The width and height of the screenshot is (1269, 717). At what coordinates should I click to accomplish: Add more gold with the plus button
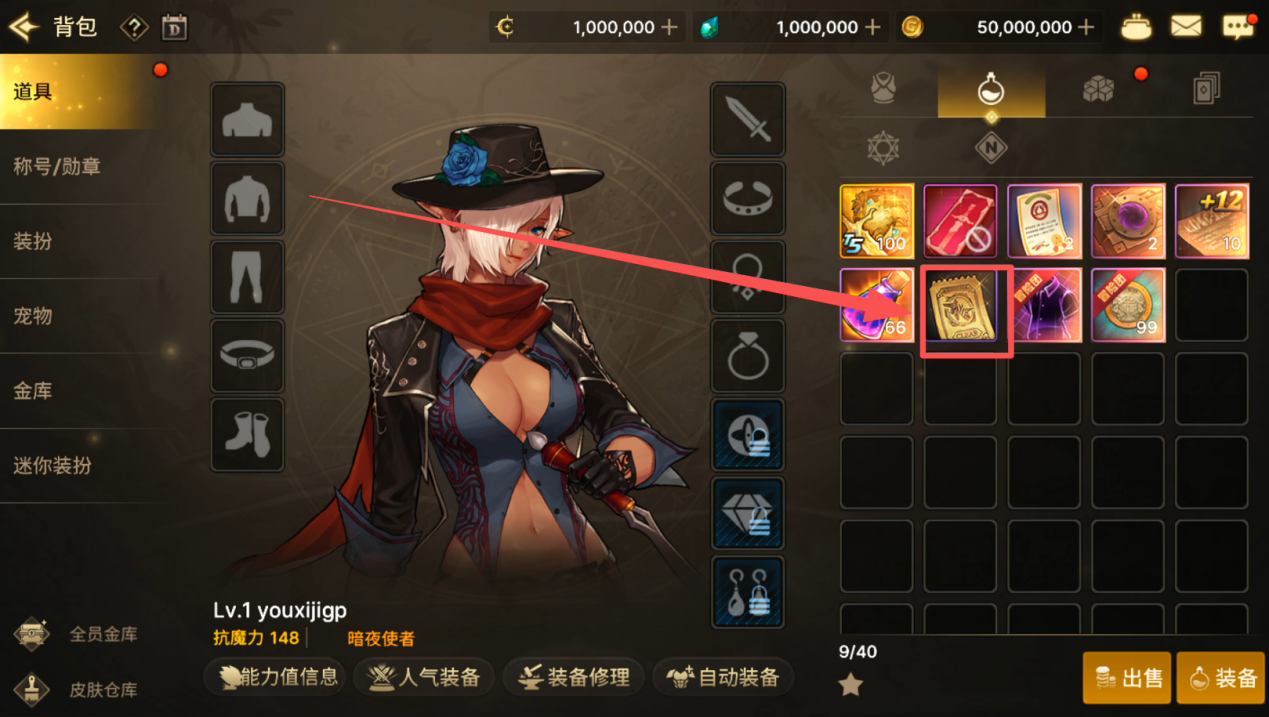click(1086, 27)
